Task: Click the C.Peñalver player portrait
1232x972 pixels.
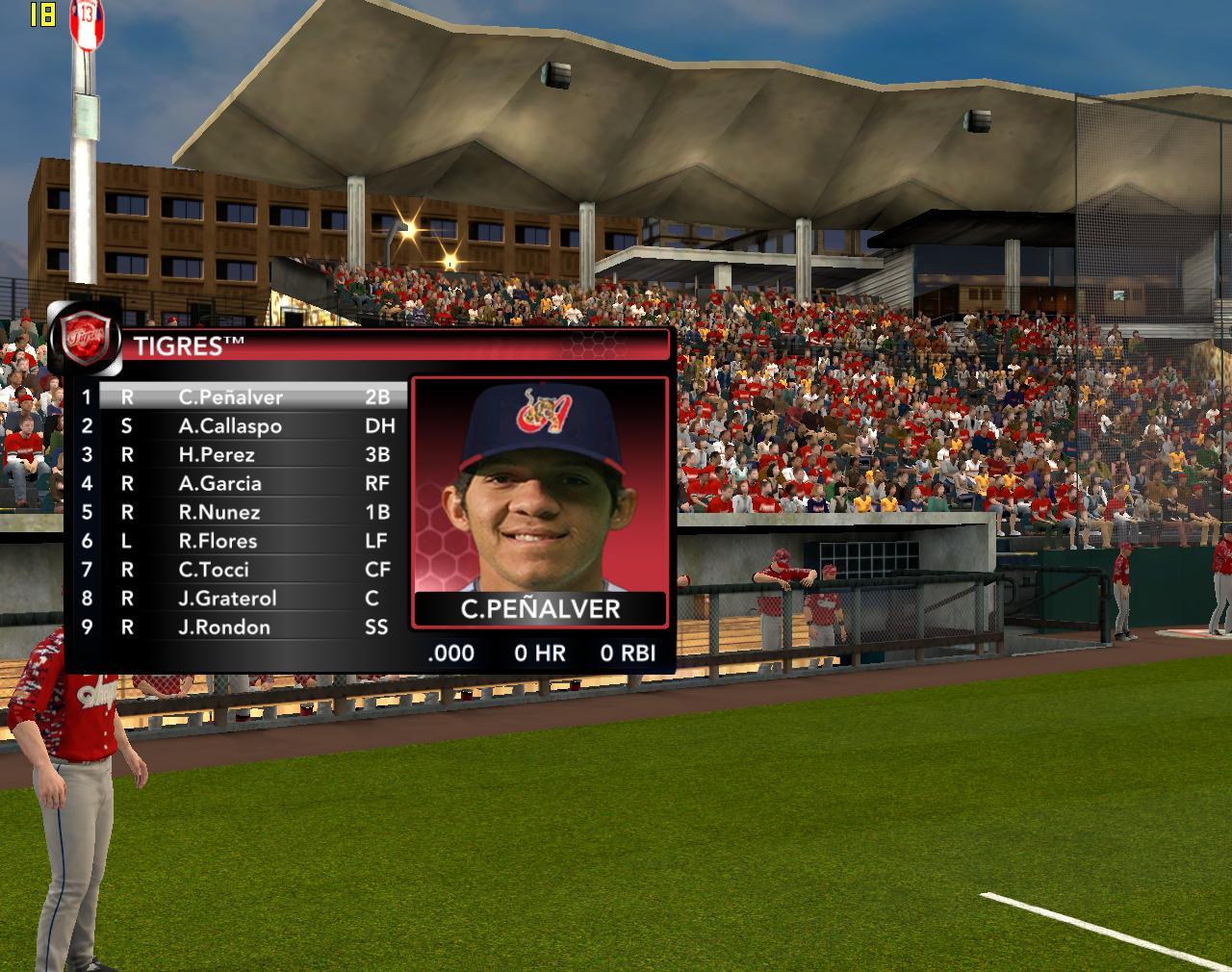Action: [x=539, y=486]
